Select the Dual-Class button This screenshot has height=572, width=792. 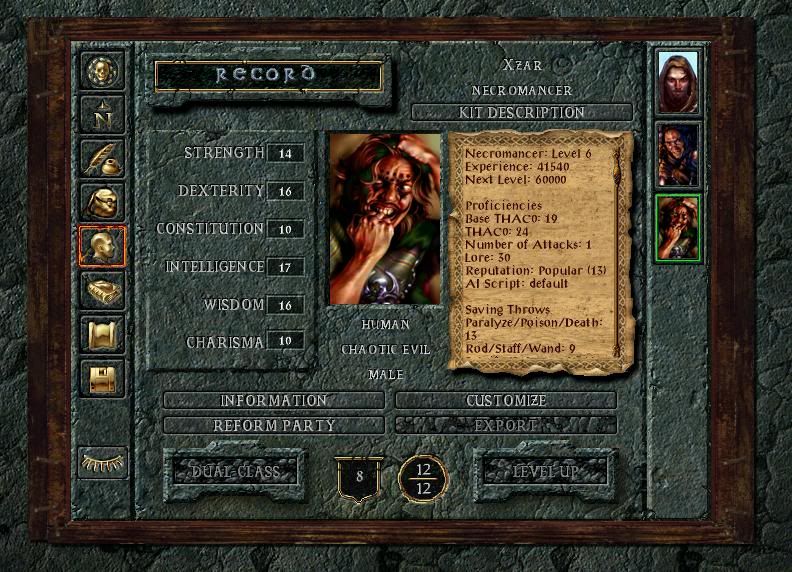(x=236, y=471)
